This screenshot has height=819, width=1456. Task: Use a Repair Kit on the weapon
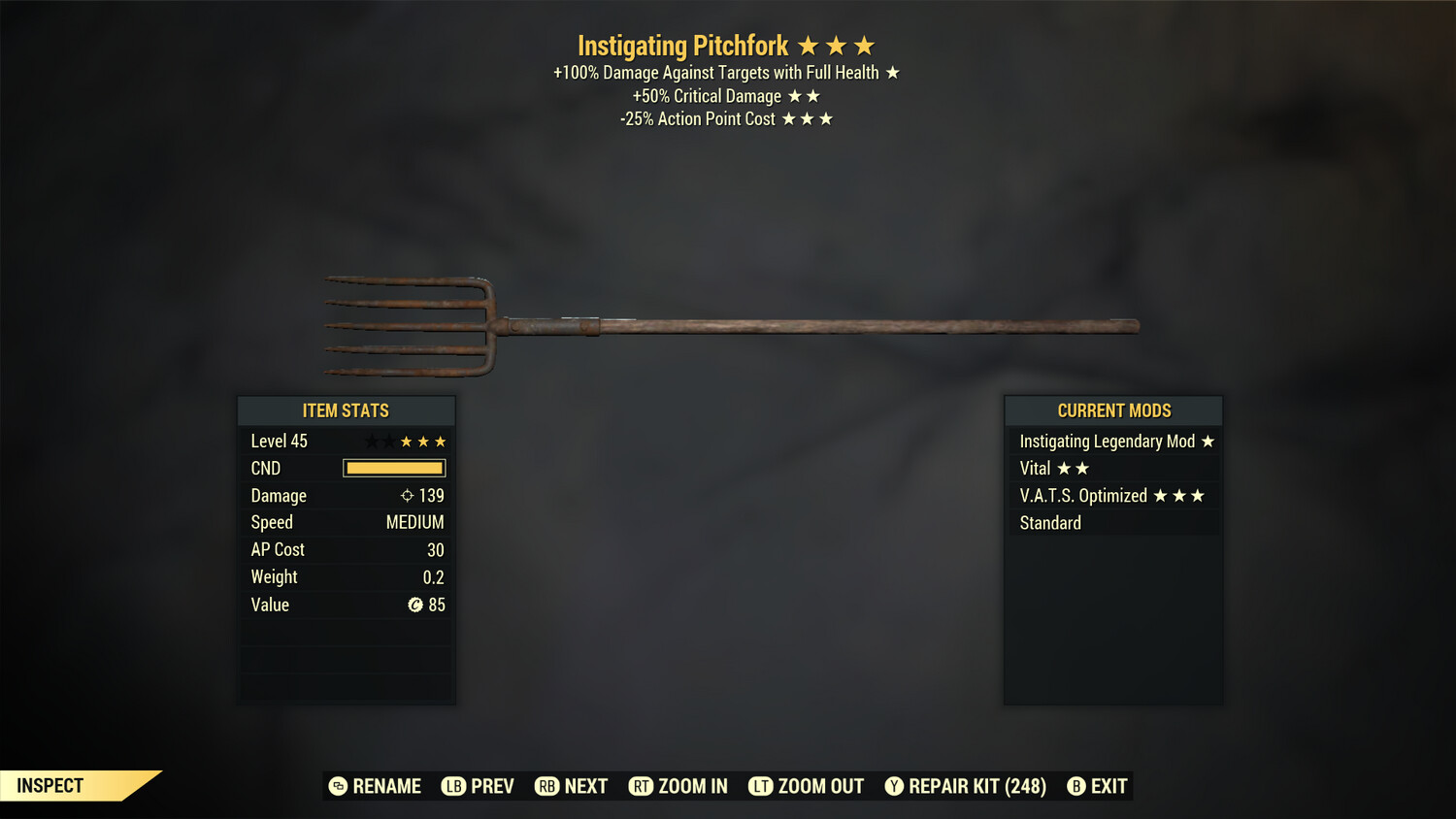[x=966, y=786]
